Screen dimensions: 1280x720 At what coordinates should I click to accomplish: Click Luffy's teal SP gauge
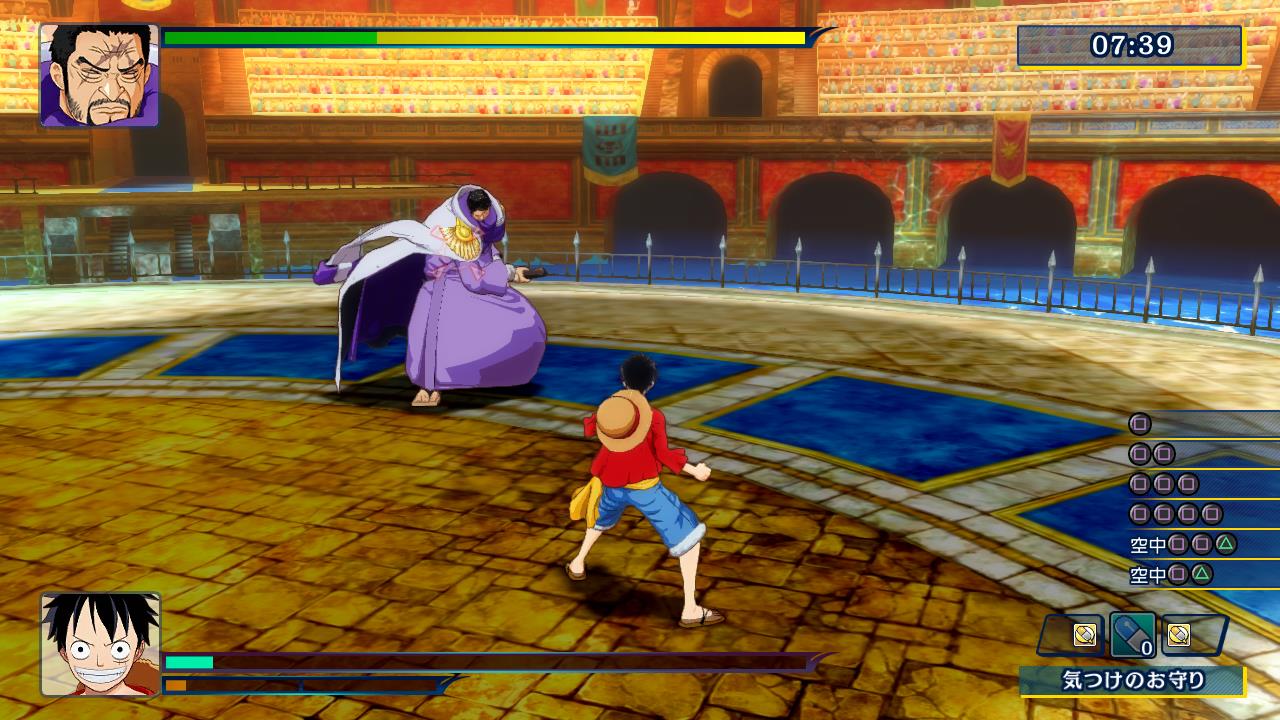[190, 662]
